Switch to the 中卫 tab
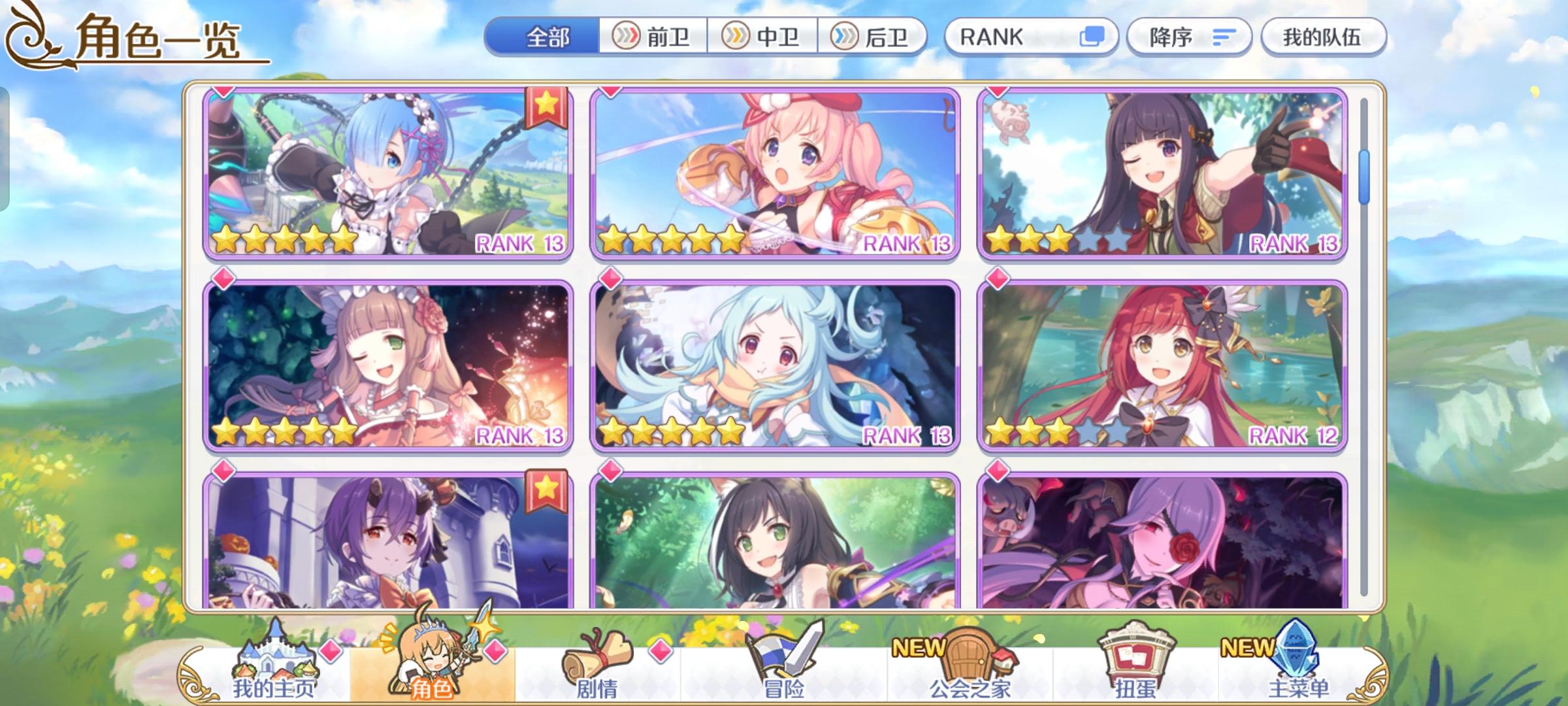Viewport: 1568px width, 706px height. [764, 37]
